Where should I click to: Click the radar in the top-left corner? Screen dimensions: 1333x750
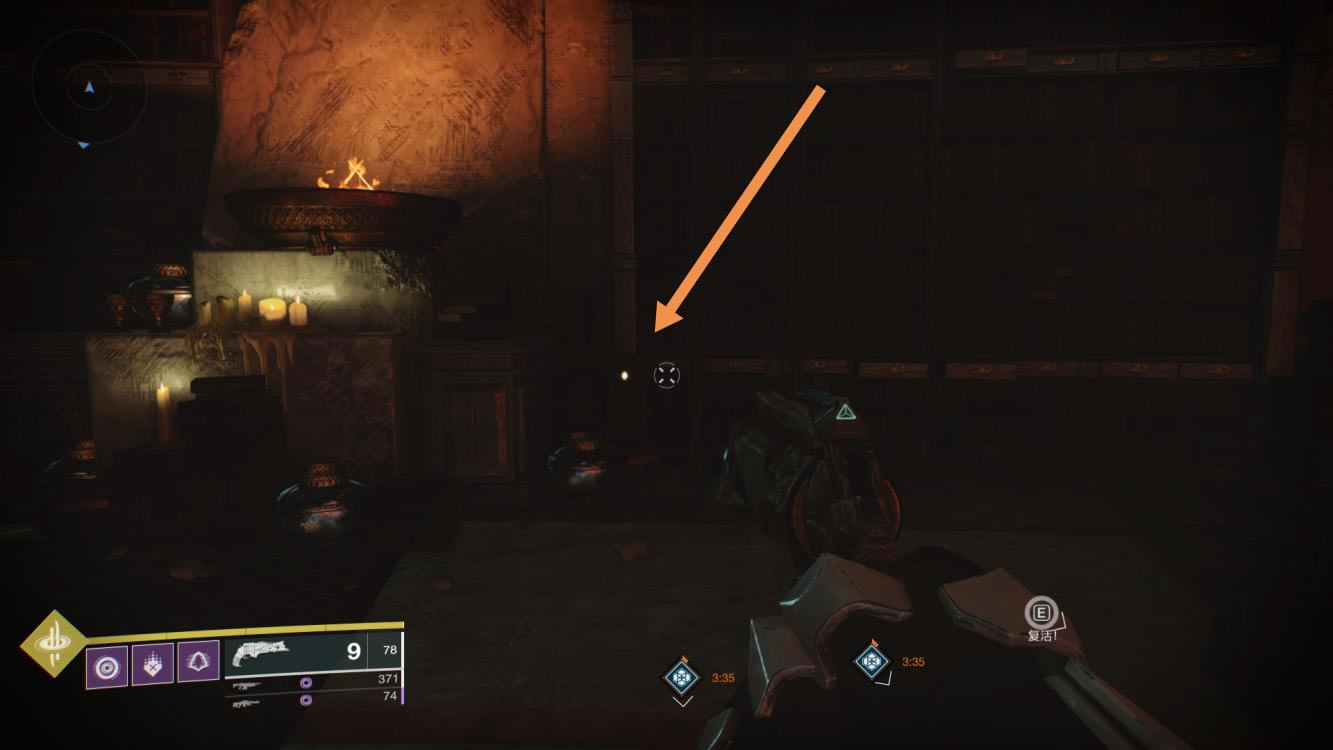tap(89, 89)
